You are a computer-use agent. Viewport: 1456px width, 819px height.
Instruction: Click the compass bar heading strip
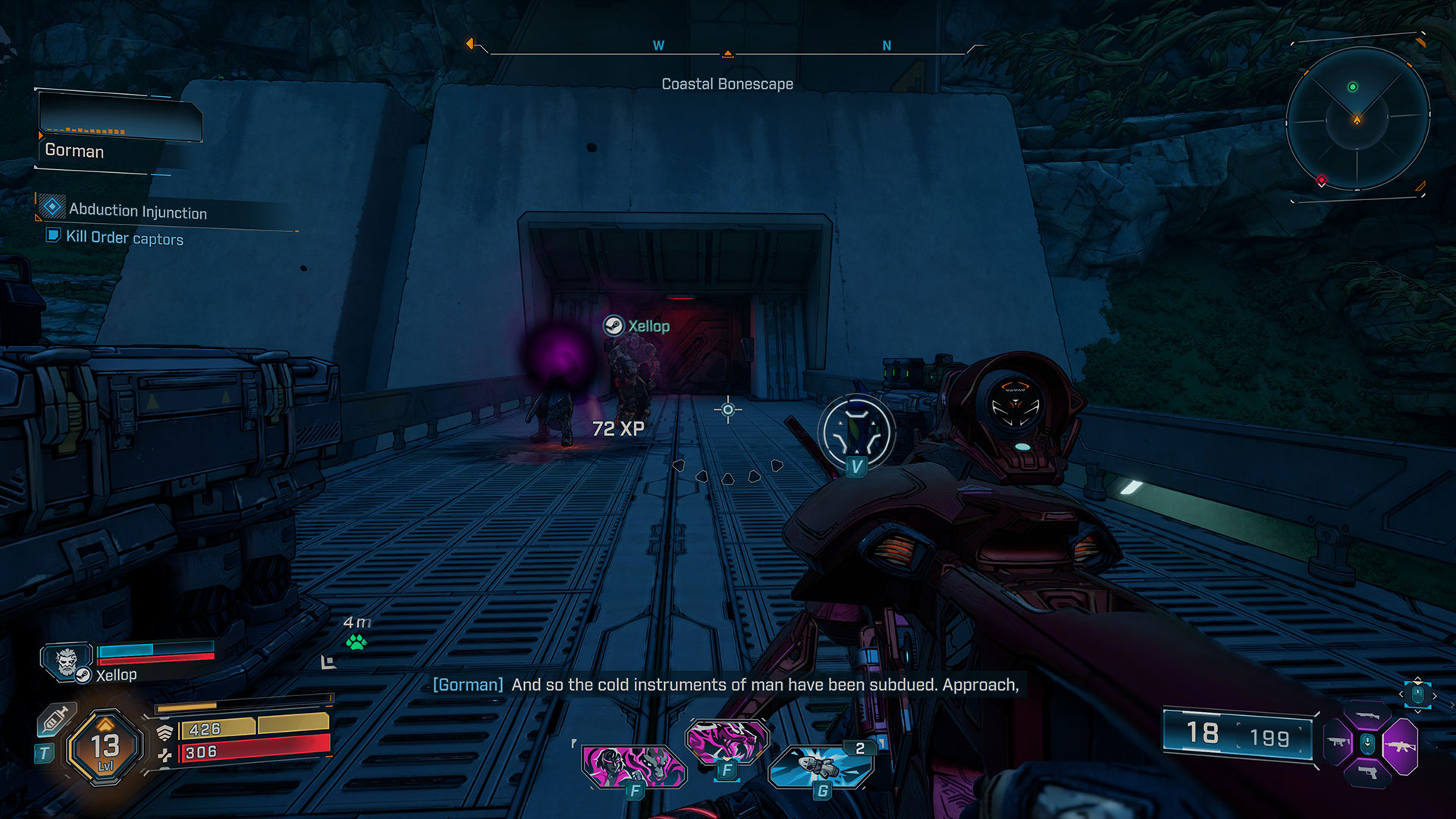pyautogui.click(x=726, y=49)
